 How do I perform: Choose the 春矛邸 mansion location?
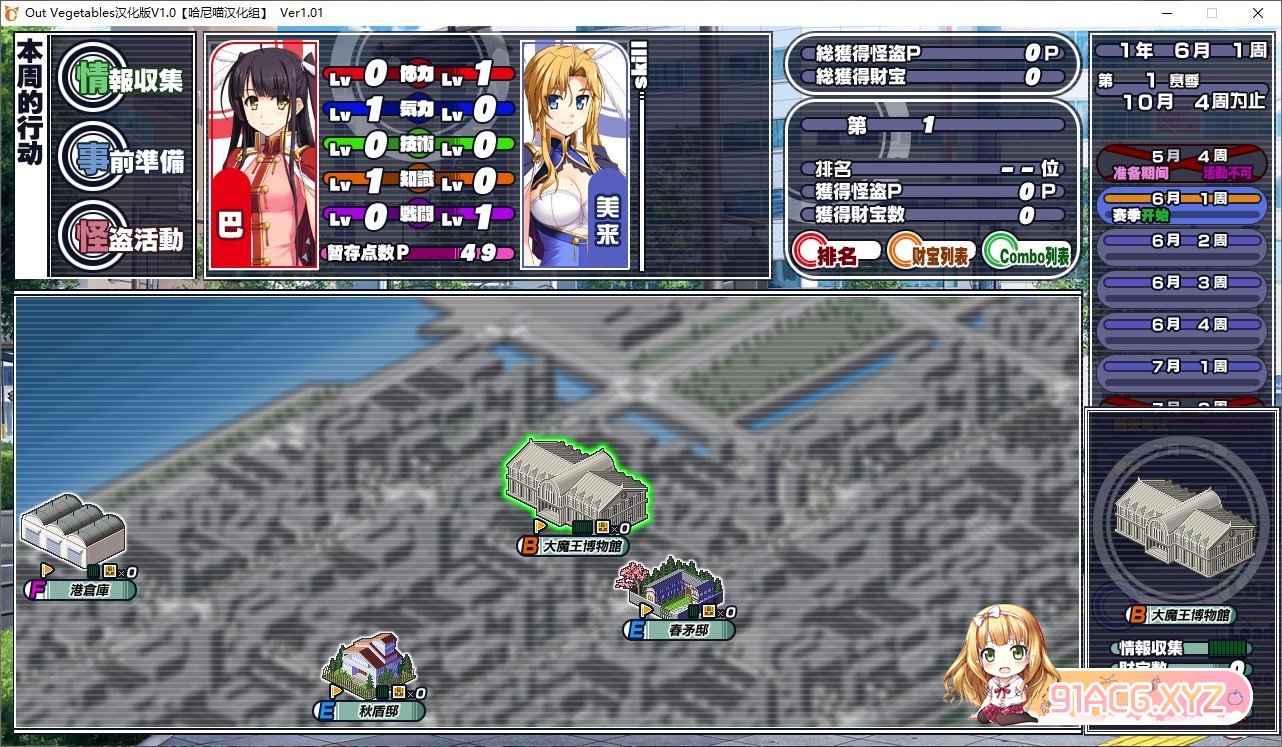[674, 588]
